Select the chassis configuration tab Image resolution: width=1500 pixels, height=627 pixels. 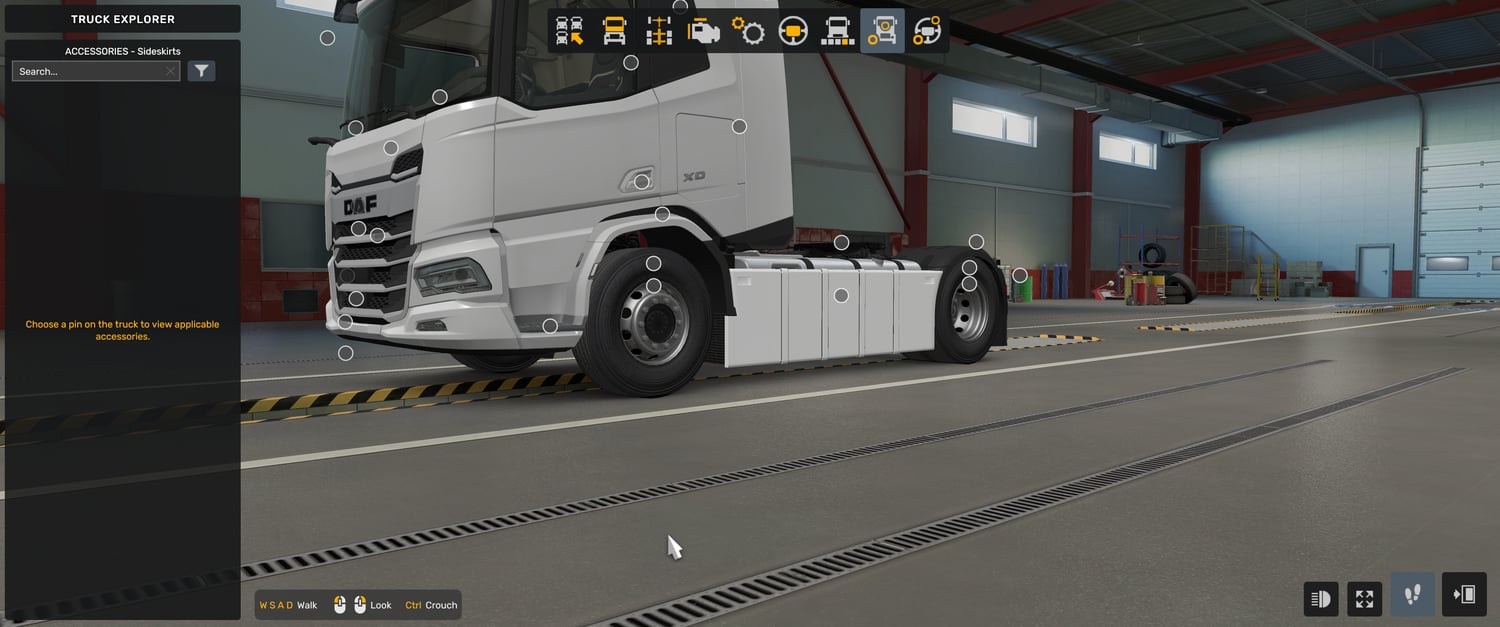(659, 31)
